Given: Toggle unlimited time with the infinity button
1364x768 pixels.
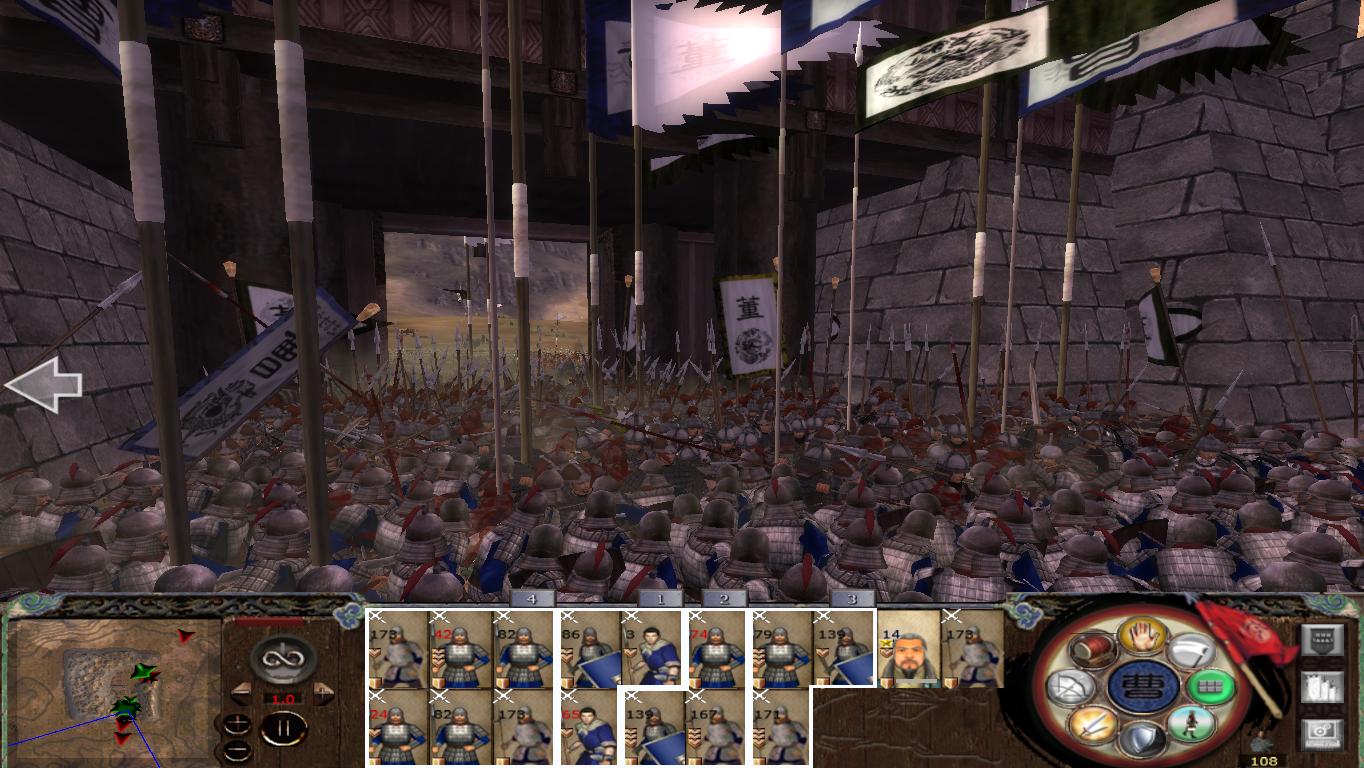Looking at the screenshot, I should pos(279,658).
